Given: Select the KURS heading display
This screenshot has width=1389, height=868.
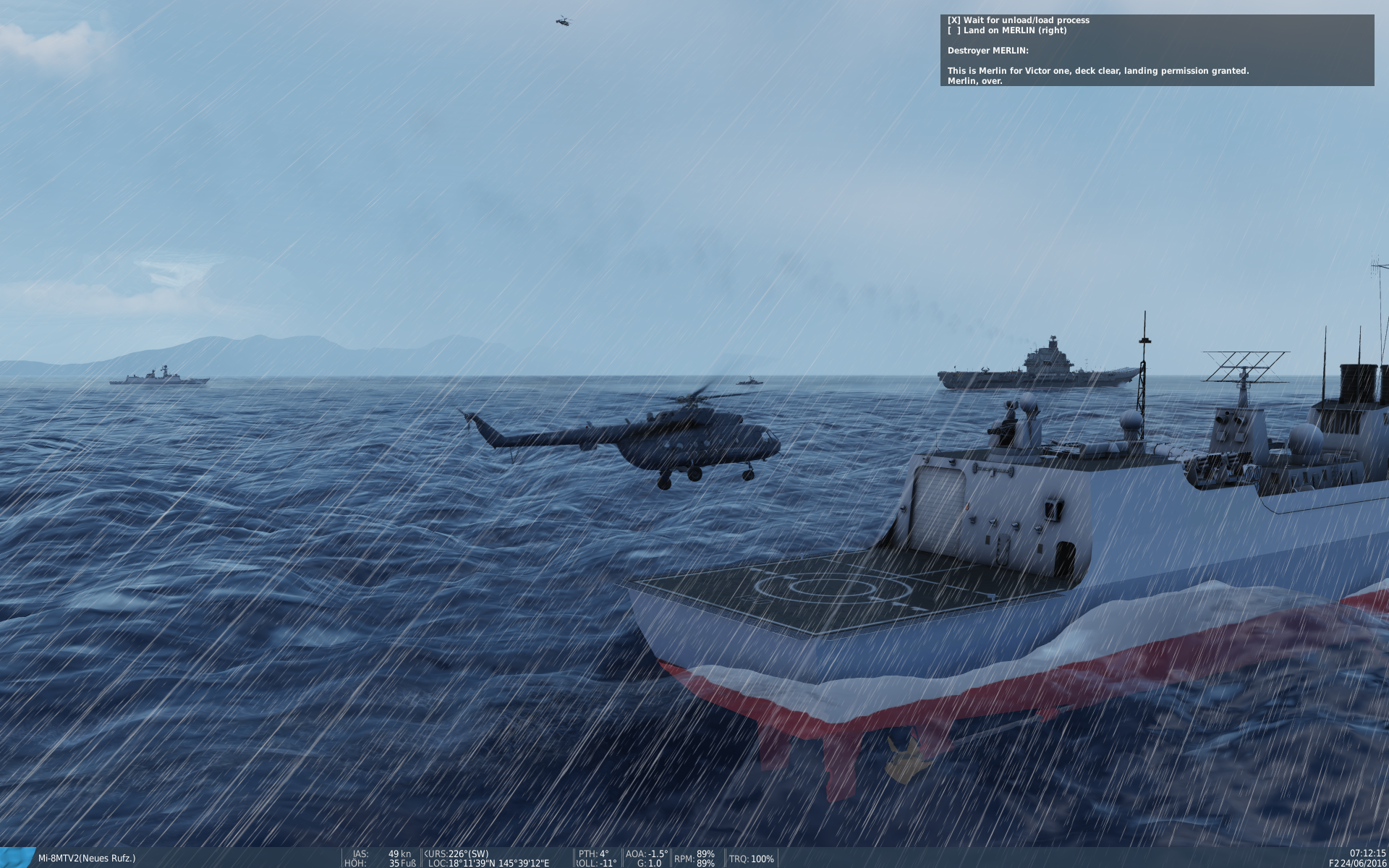Looking at the screenshot, I should [x=456, y=853].
